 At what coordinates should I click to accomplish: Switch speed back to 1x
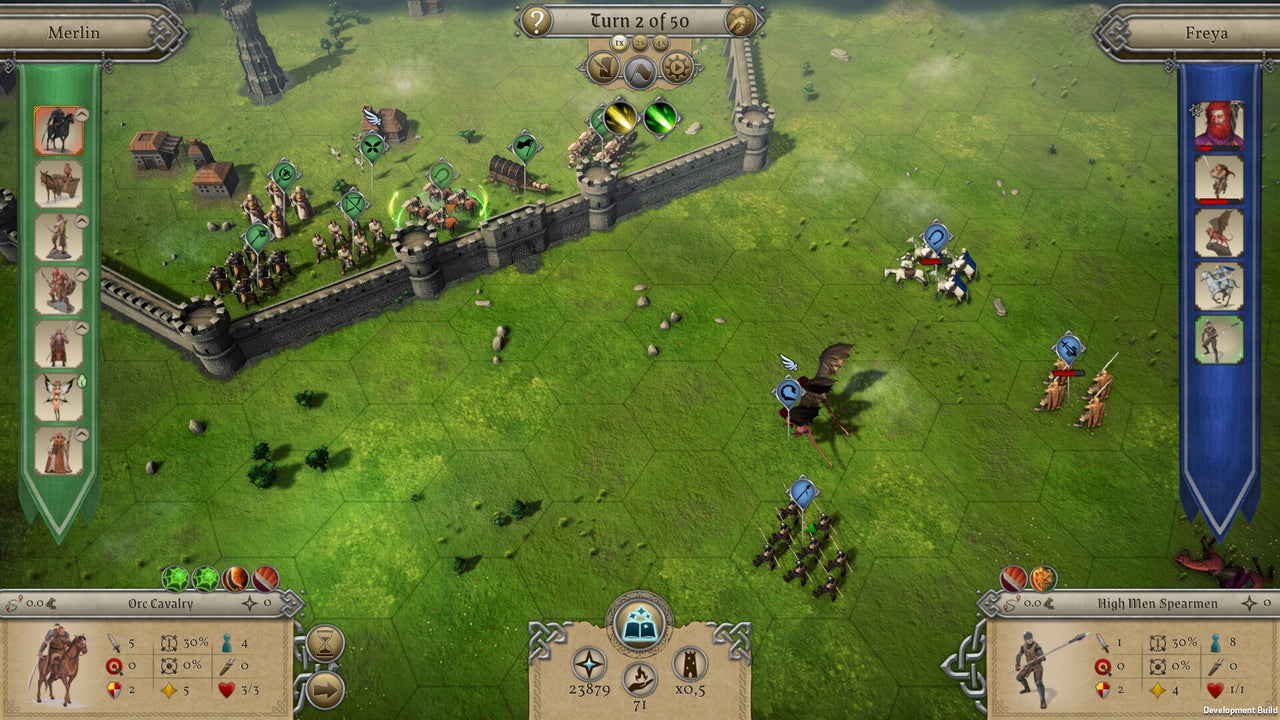[618, 43]
